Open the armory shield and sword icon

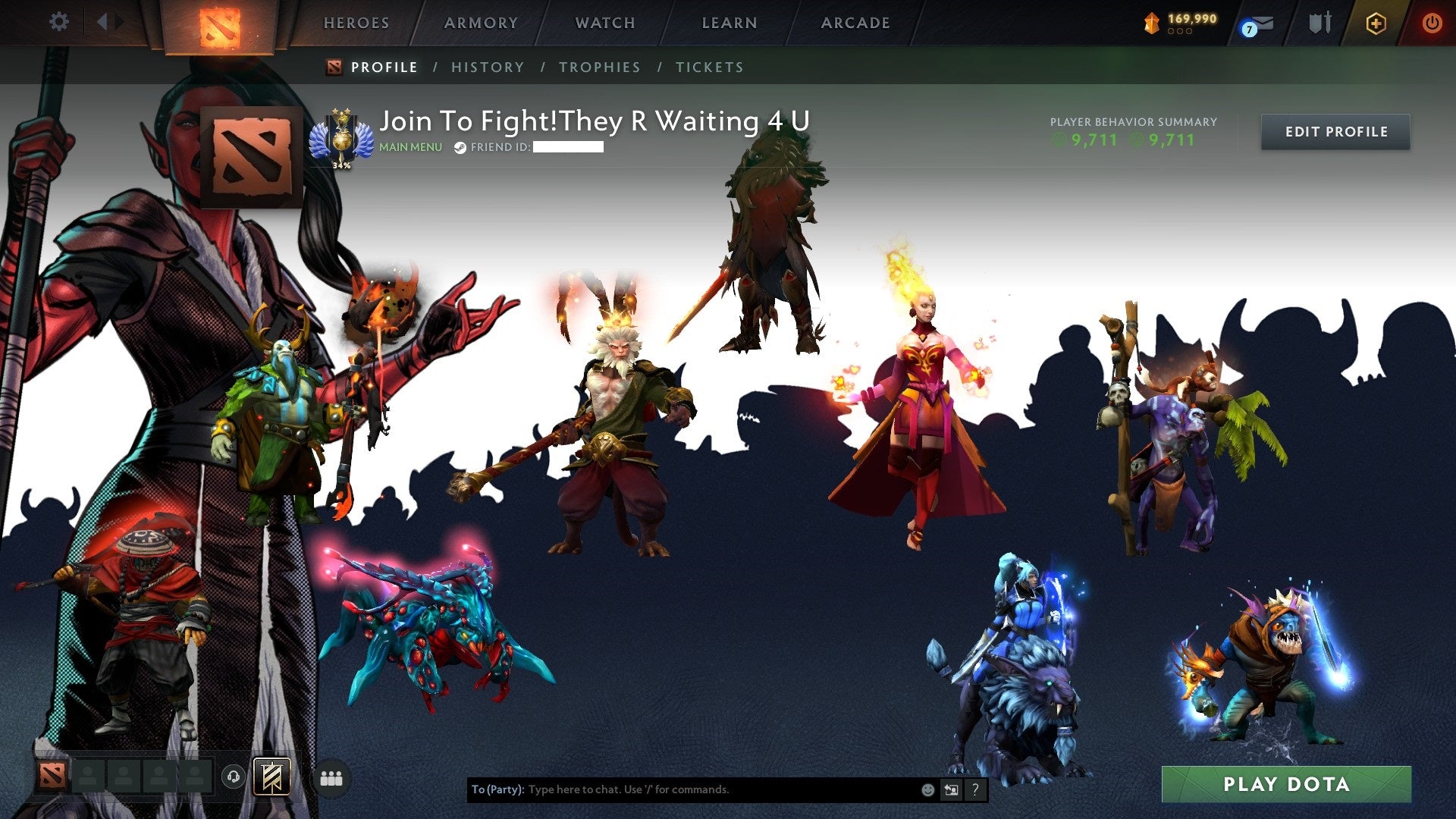(1321, 21)
